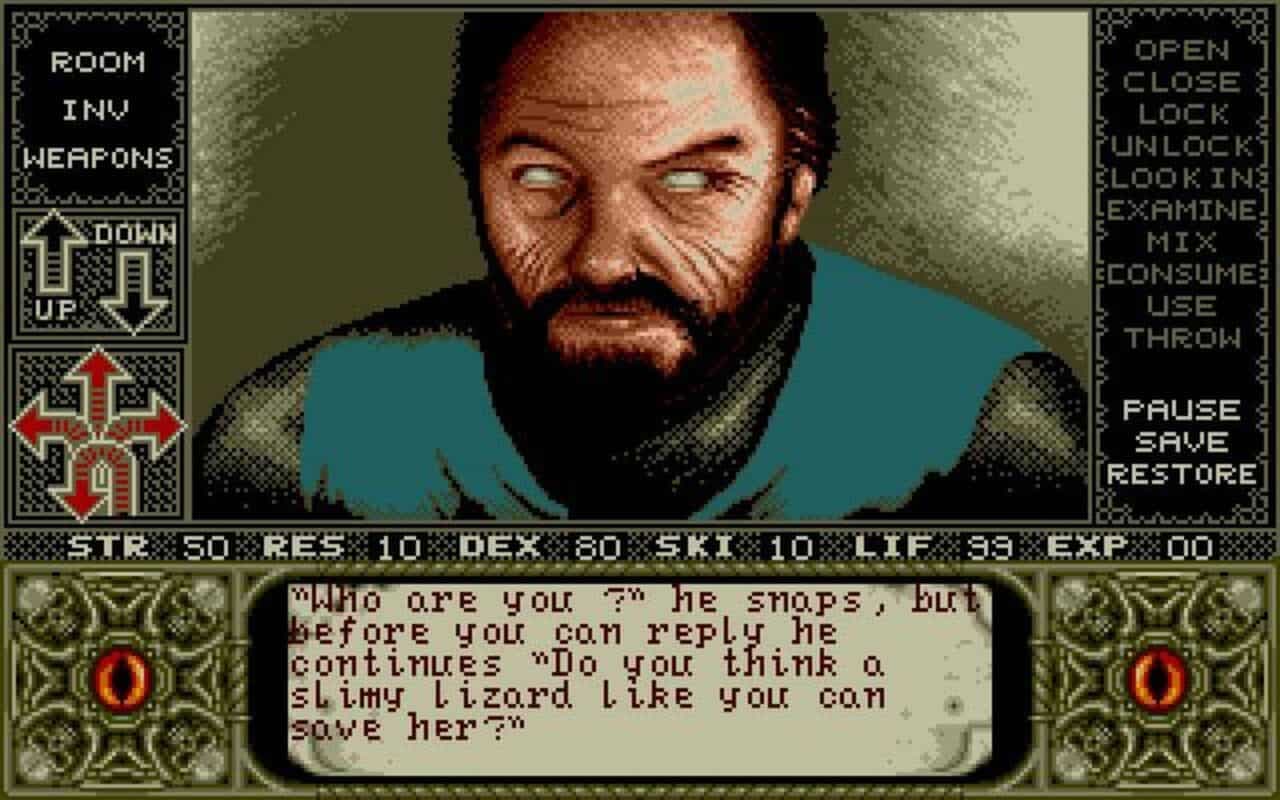Click the forward red arrow to move ahead
Screen dimensions: 1280x800
coord(97,365)
